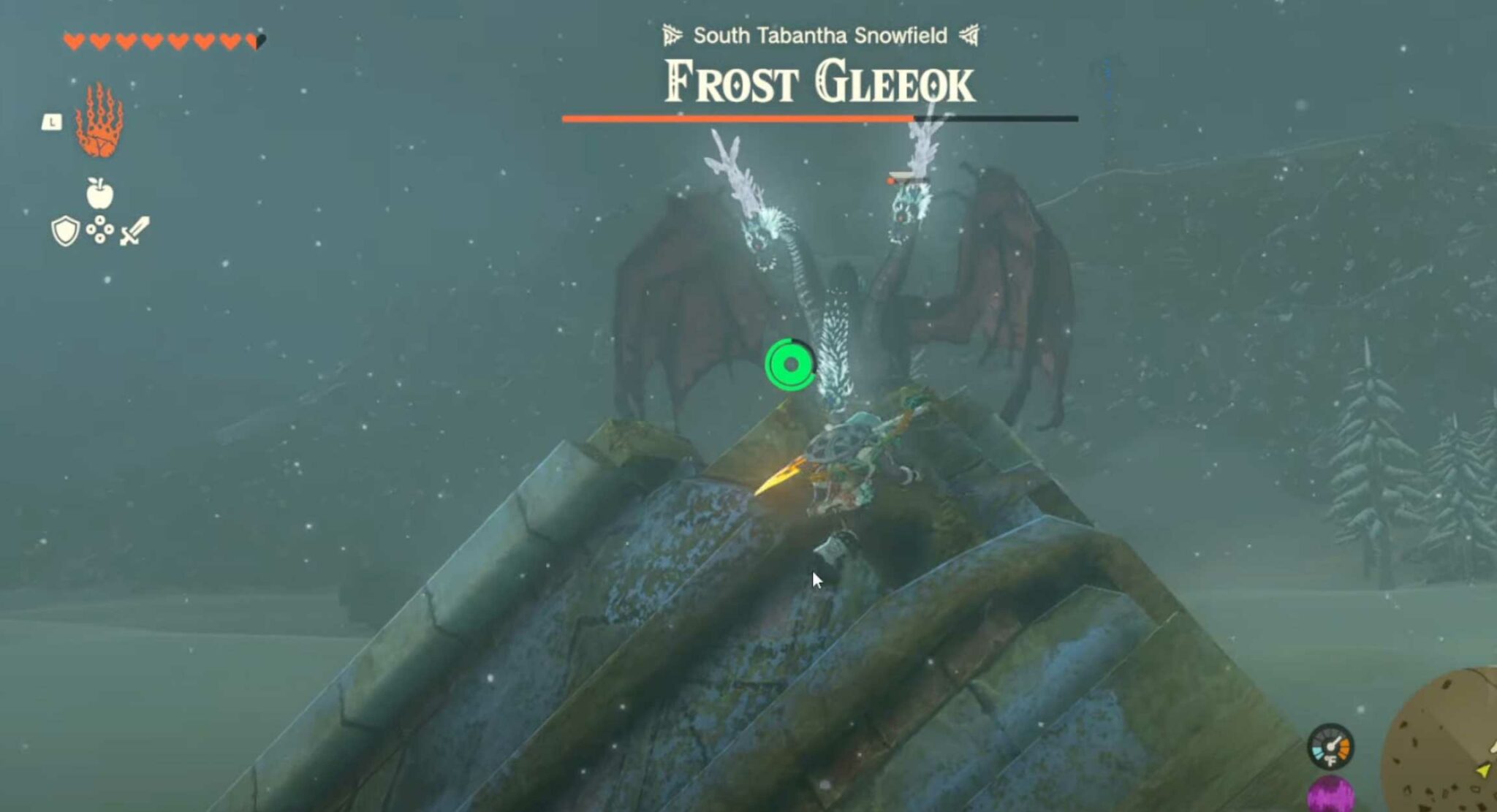
Task: Click the first heart in the health row
Action: pos(74,40)
